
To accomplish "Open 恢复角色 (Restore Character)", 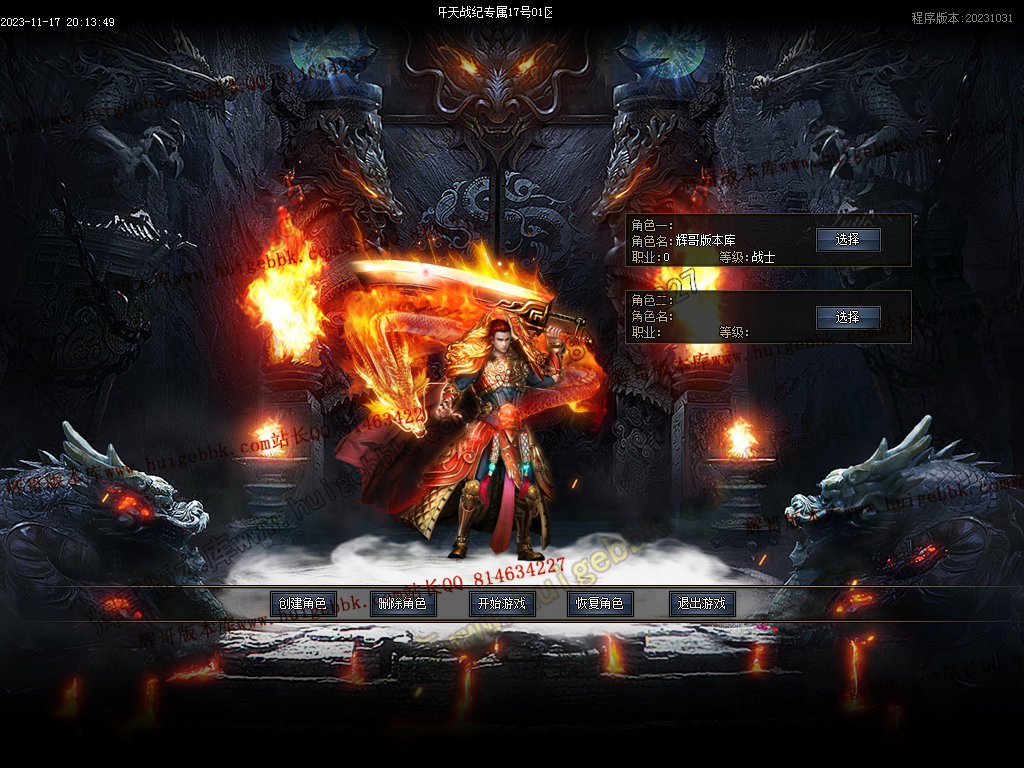I will coord(601,604).
